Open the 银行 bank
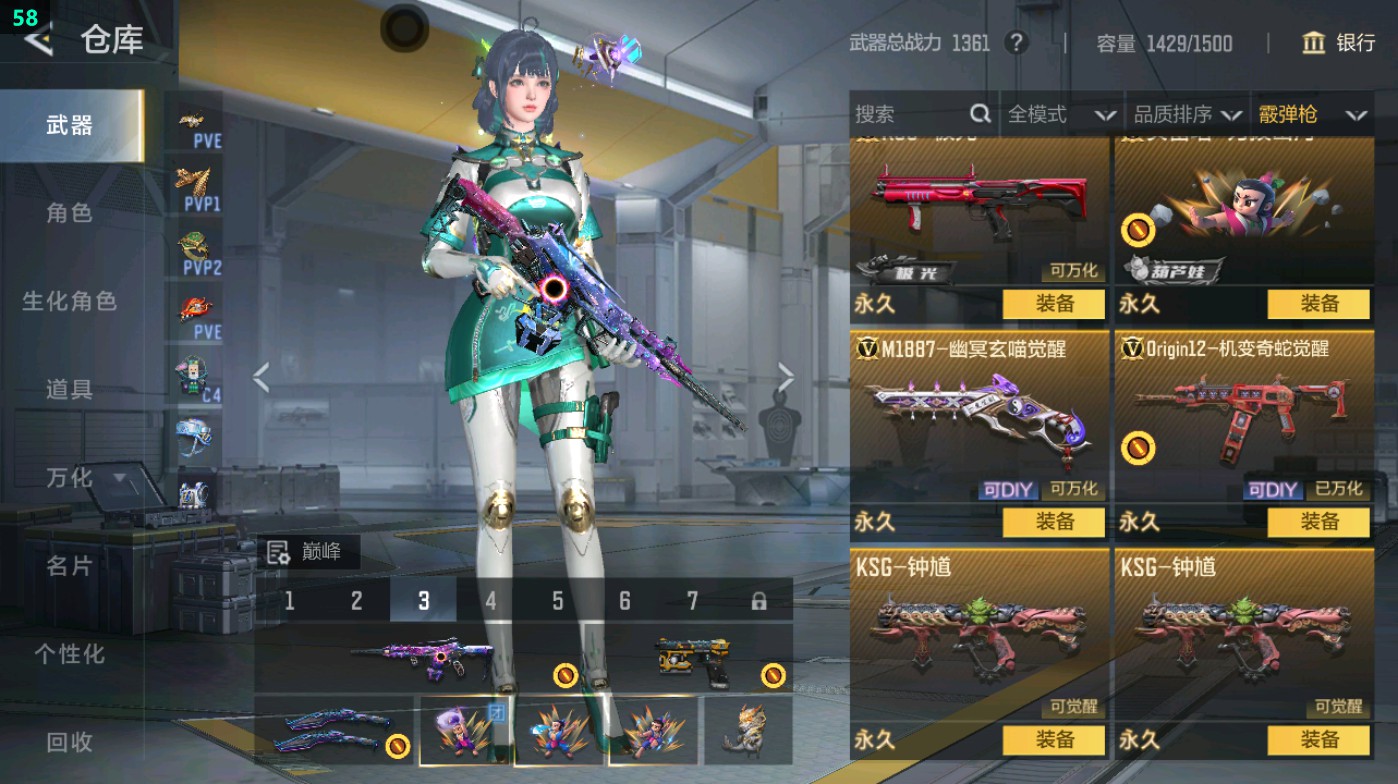Screen dimensions: 1398x784 click(1339, 43)
